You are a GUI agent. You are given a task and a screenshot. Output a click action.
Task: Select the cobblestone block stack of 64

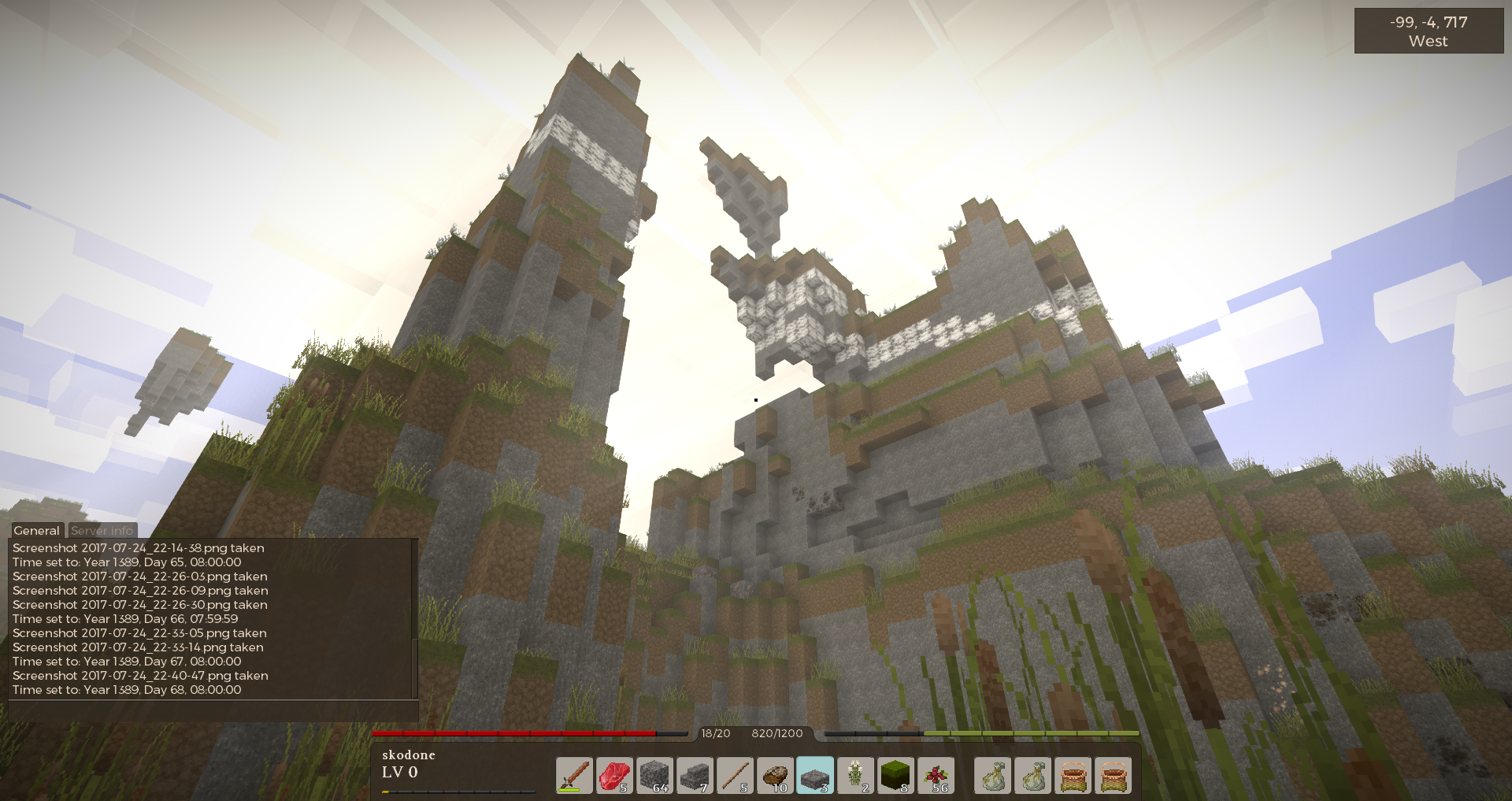point(654,776)
